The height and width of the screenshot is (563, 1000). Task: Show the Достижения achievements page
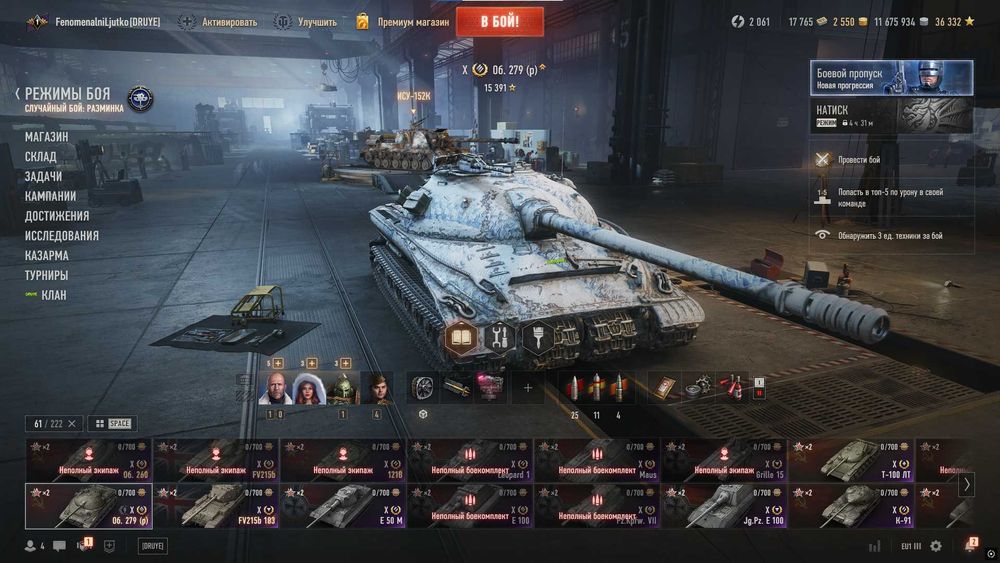[57, 216]
